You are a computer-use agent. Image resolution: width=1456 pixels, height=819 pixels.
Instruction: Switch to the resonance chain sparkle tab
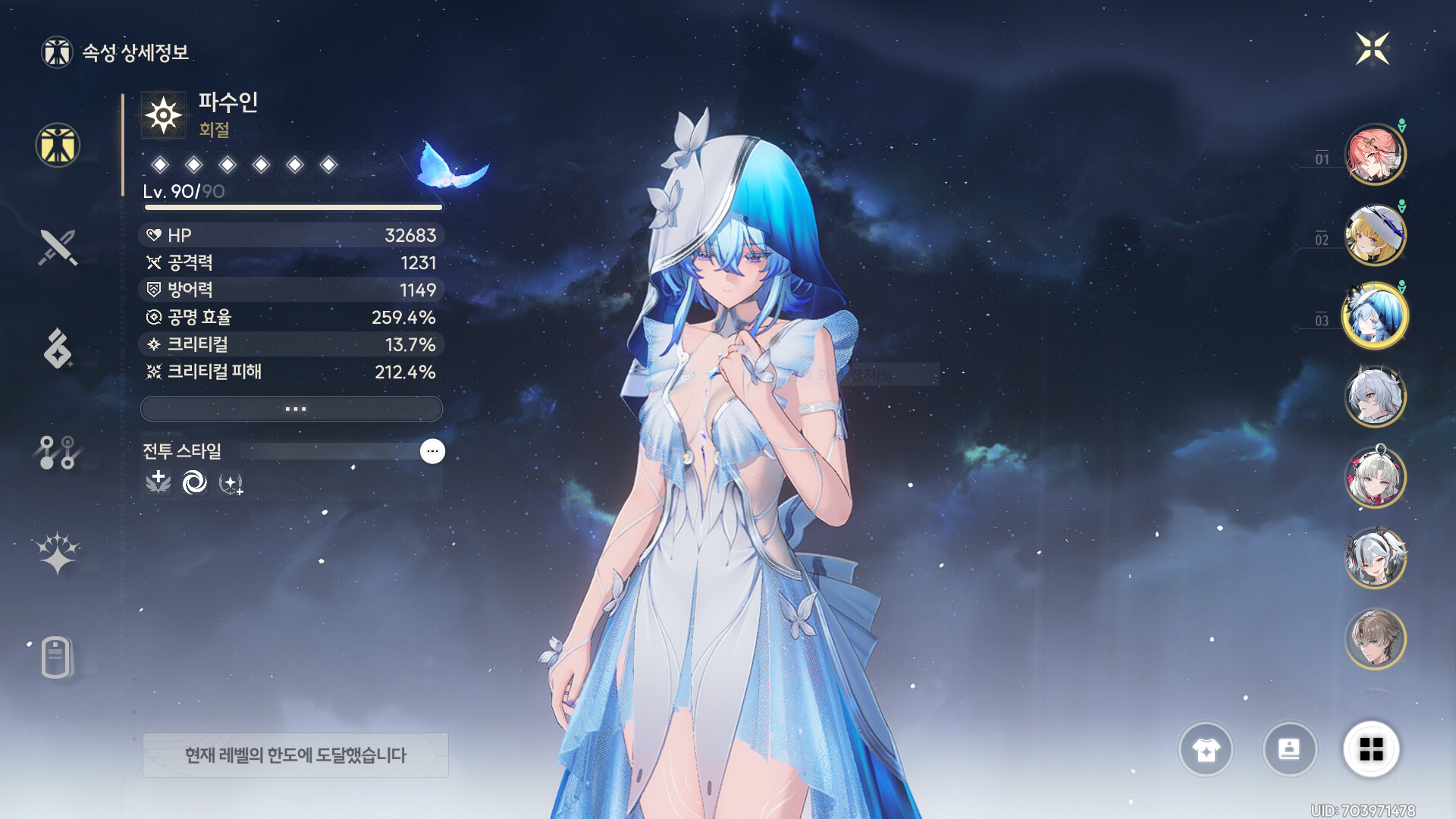click(58, 552)
